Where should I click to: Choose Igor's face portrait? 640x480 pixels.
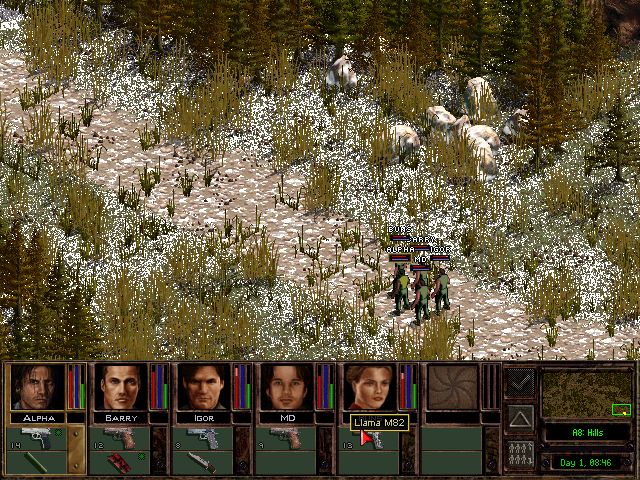click(x=204, y=387)
